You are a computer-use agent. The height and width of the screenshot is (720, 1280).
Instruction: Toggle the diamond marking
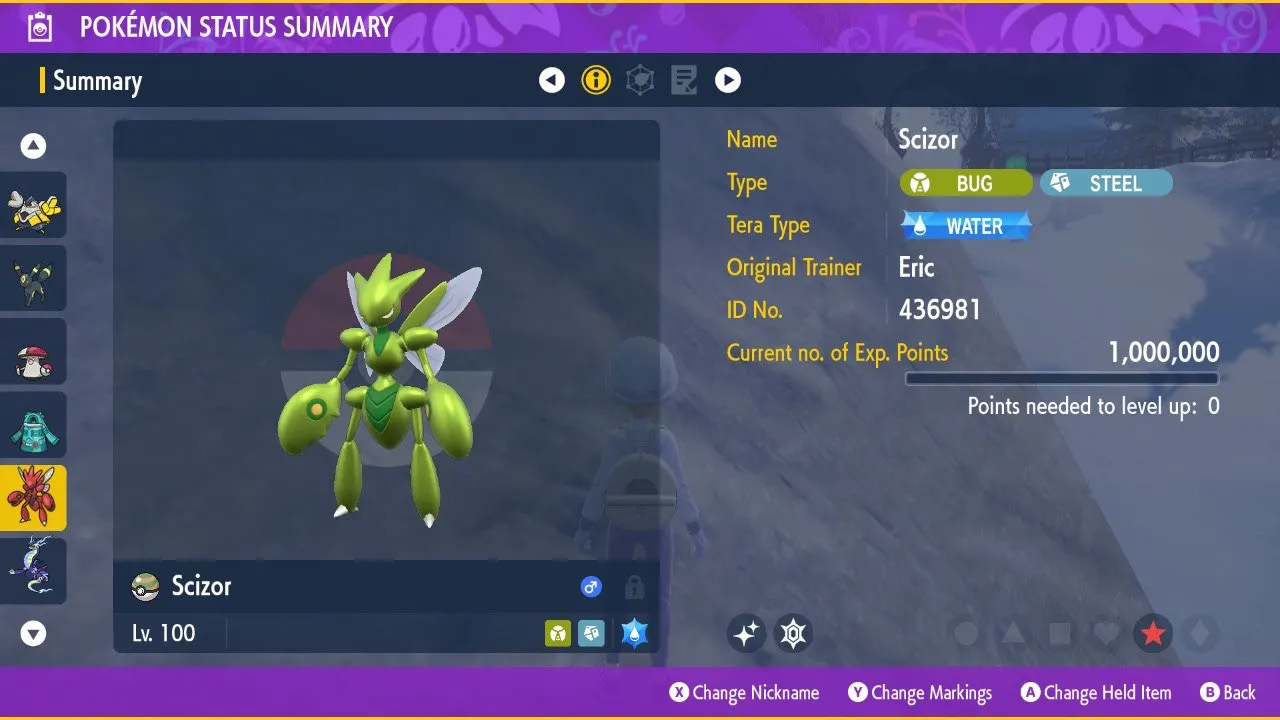(x=1199, y=633)
